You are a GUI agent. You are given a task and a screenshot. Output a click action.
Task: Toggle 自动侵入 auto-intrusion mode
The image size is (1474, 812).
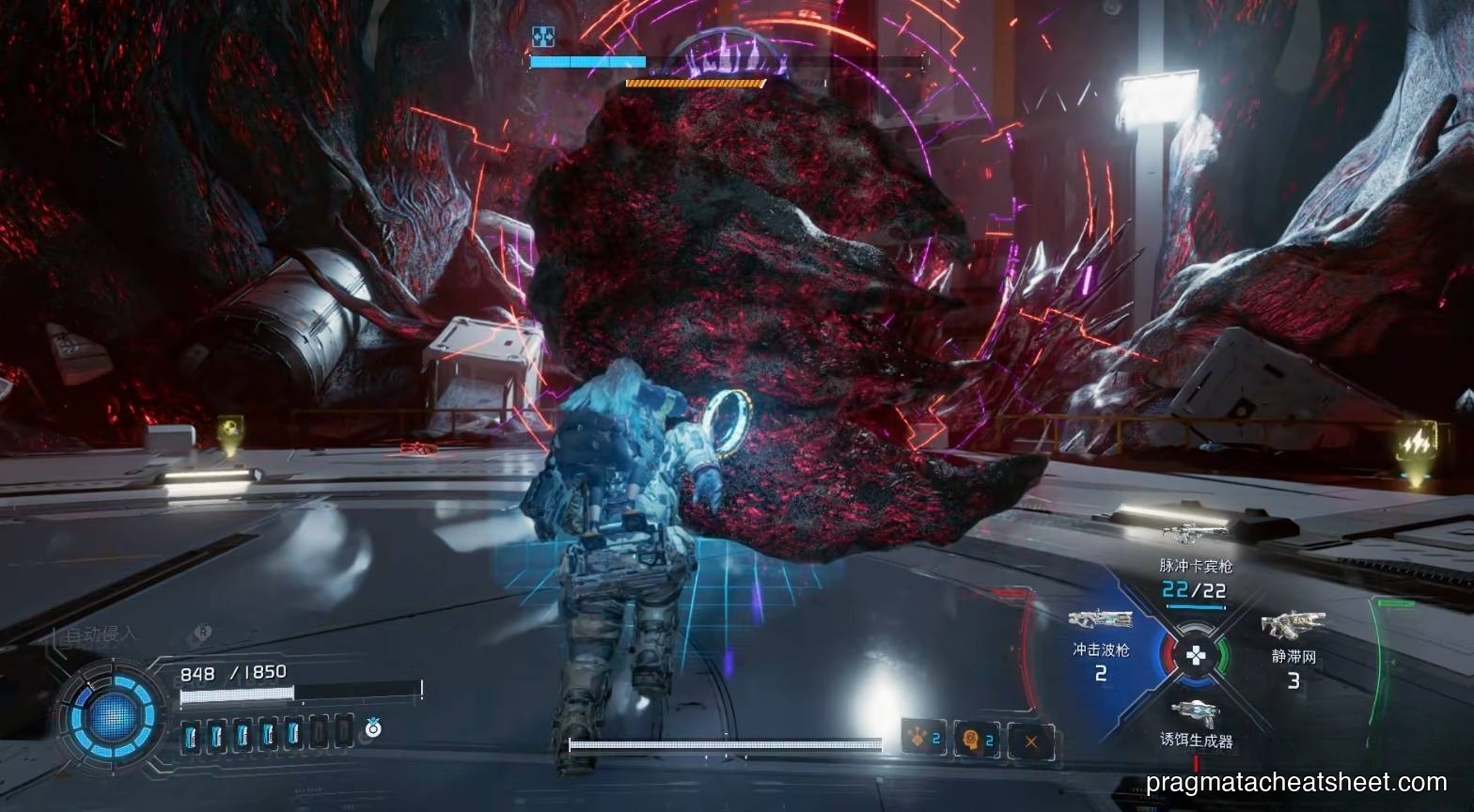99,635
